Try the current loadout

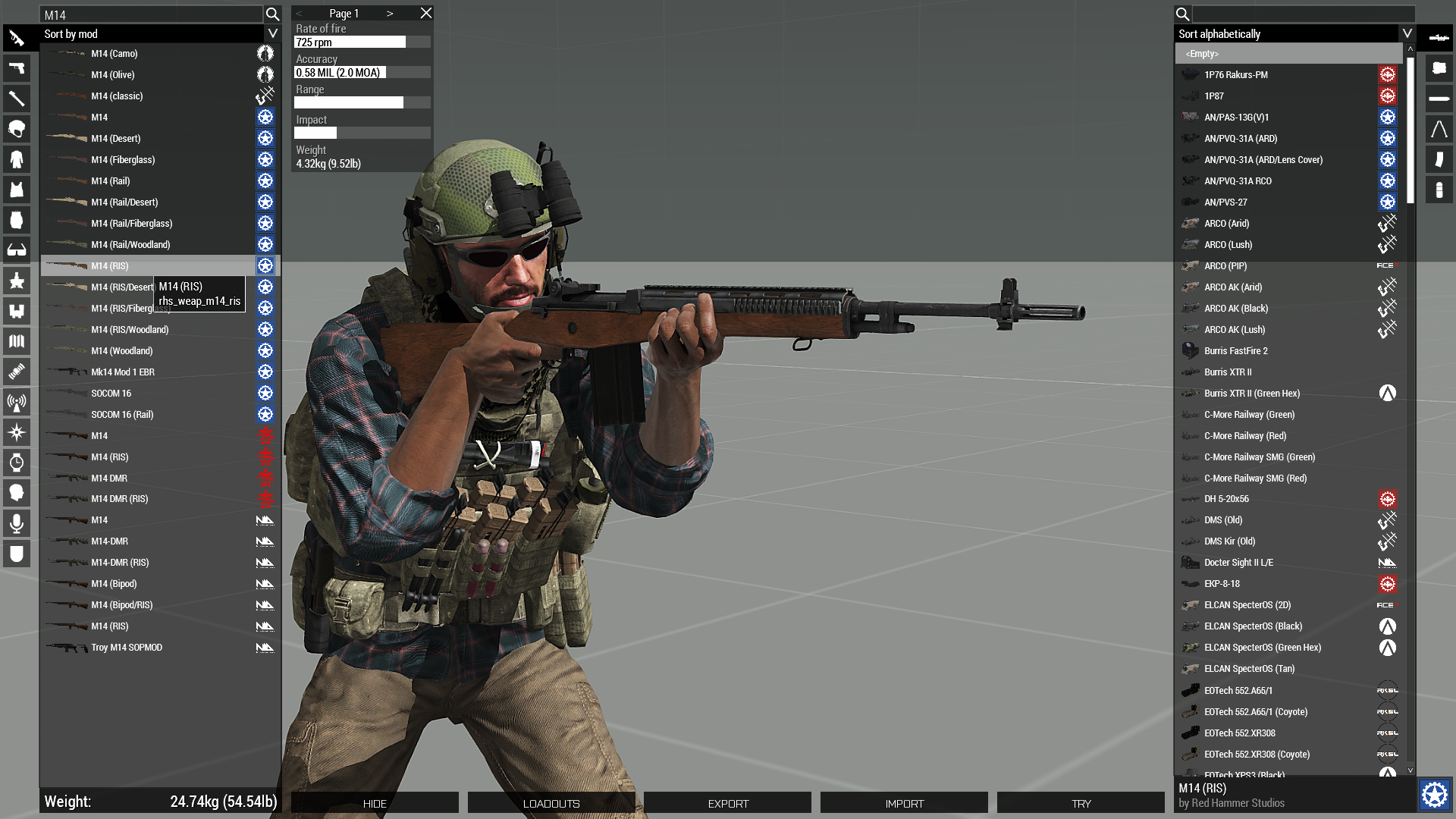coord(1081,803)
